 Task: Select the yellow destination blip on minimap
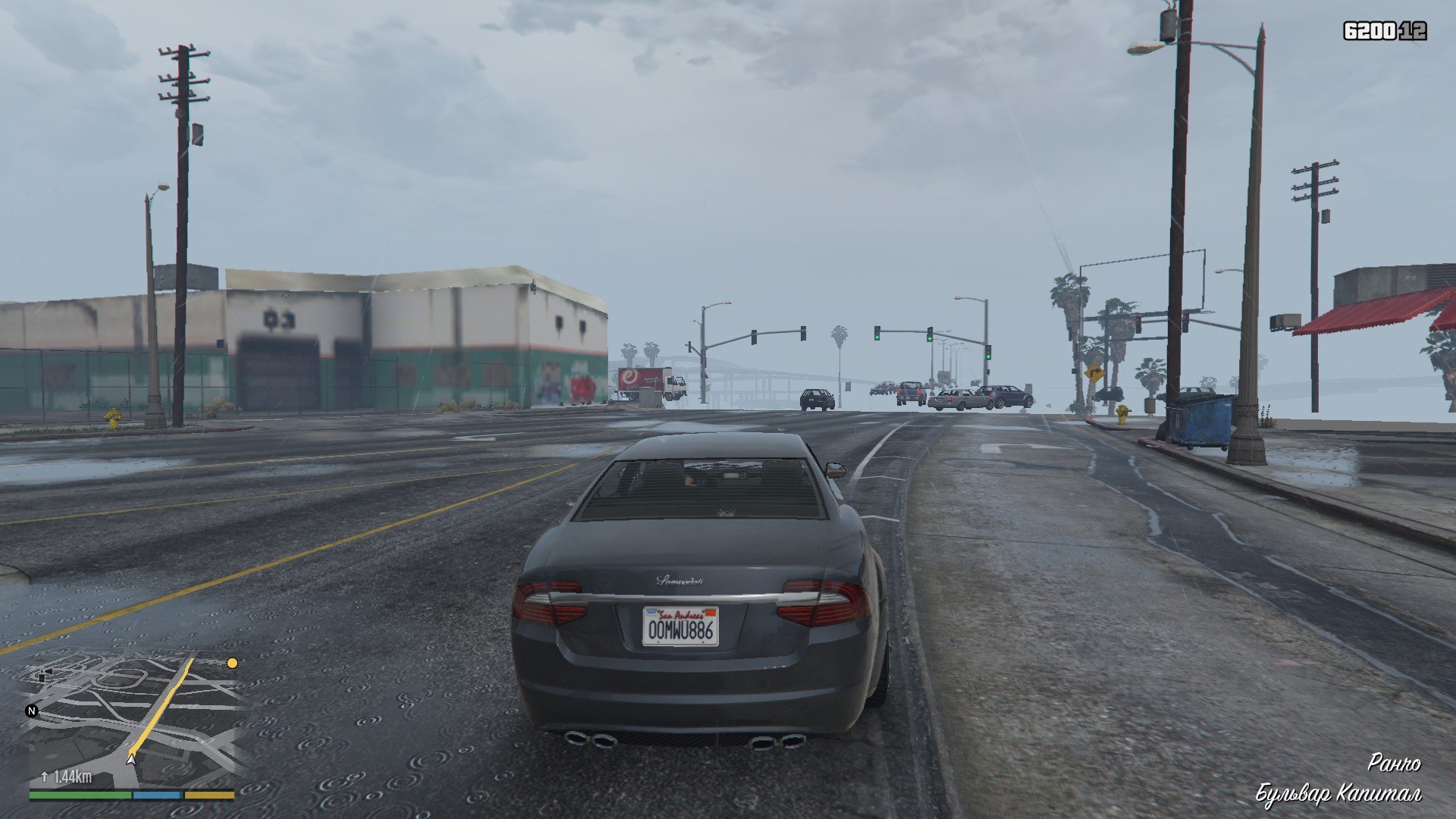232,663
